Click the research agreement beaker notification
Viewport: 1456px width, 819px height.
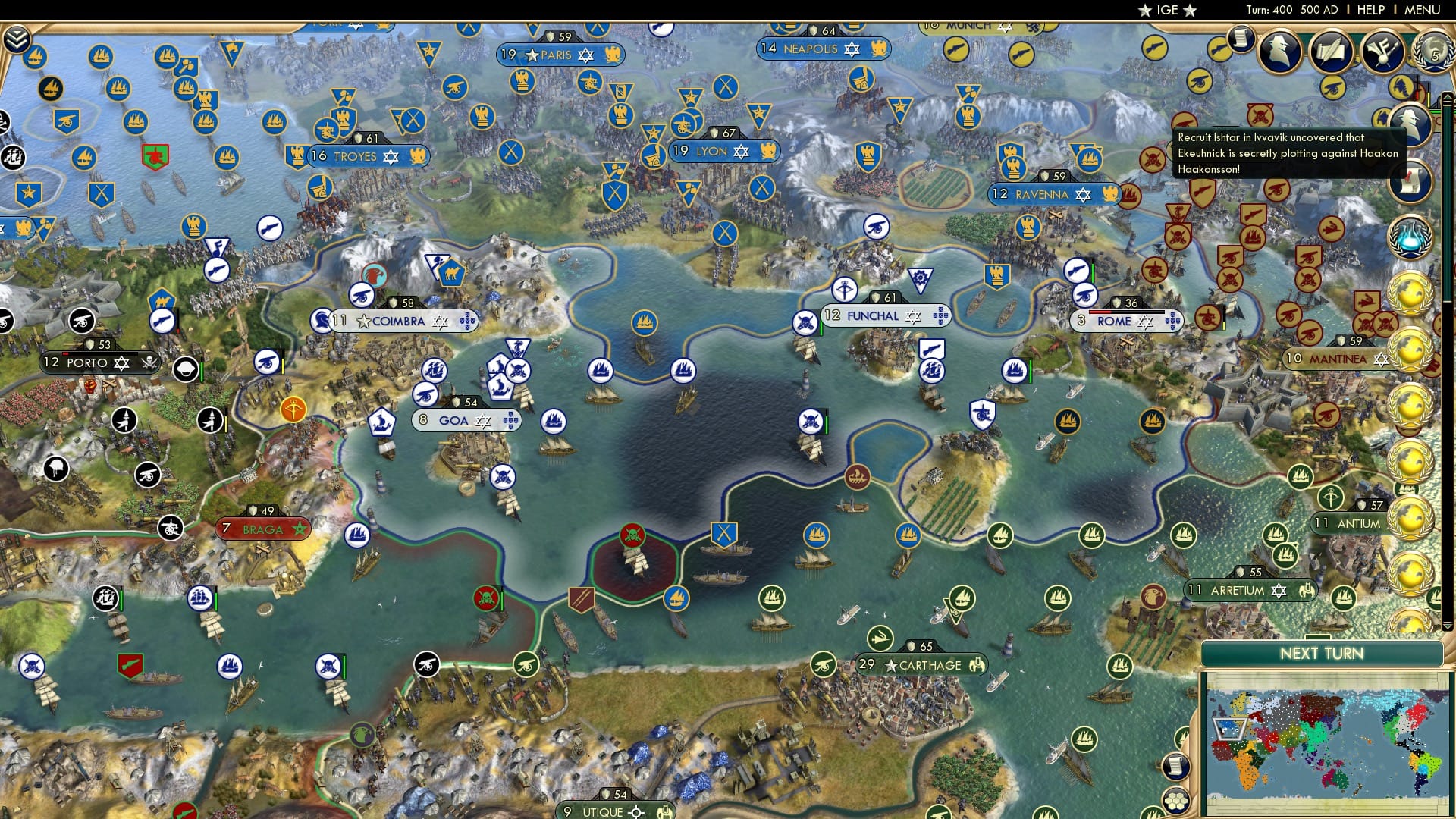click(x=1410, y=237)
